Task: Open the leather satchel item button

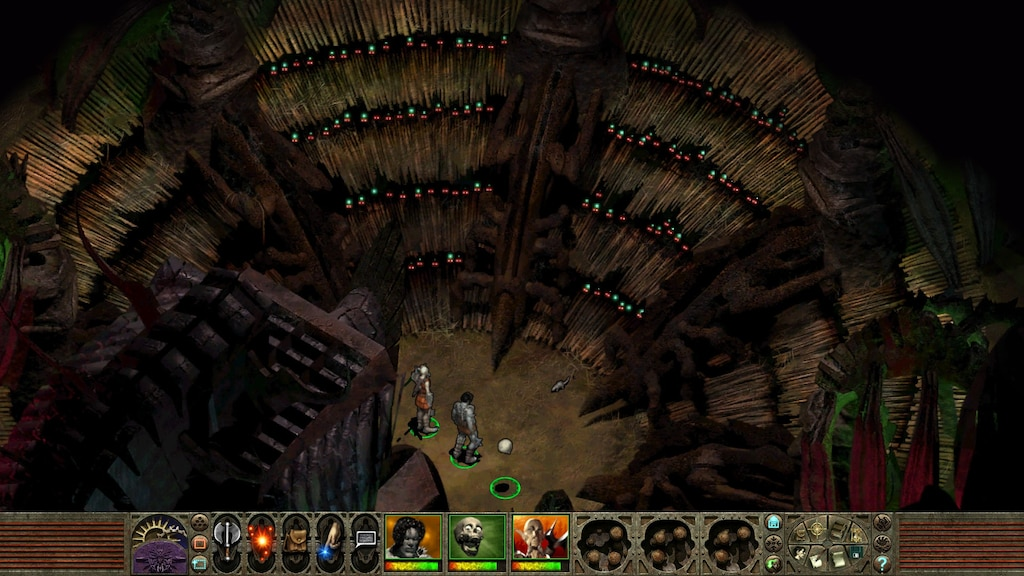Action: [296, 538]
